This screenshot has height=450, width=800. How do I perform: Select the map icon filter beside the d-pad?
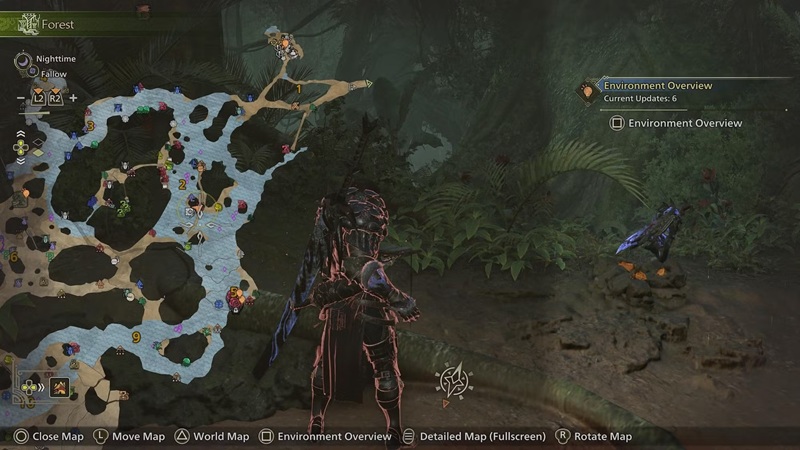click(60, 387)
